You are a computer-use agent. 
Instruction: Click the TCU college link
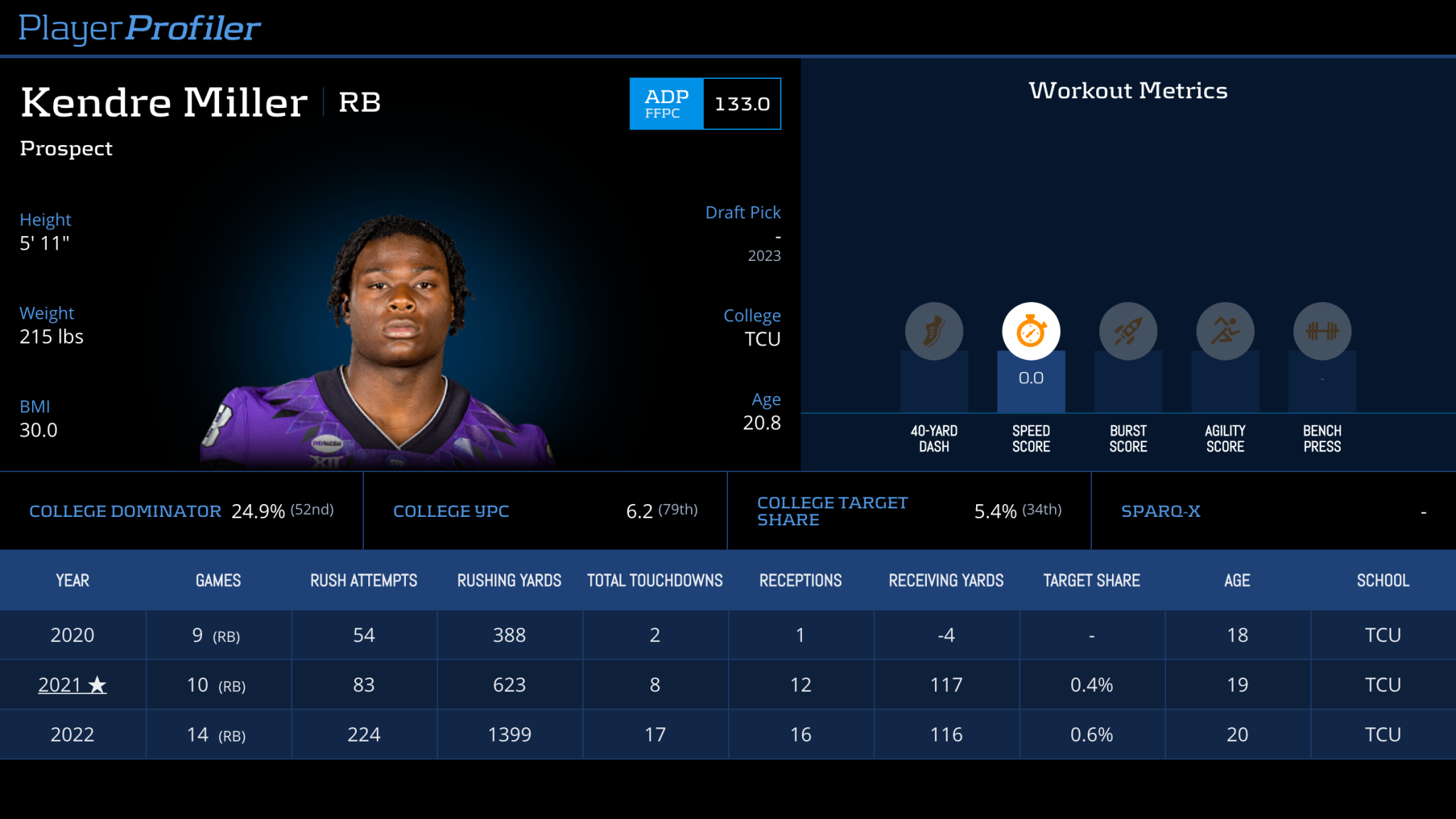[x=761, y=339]
